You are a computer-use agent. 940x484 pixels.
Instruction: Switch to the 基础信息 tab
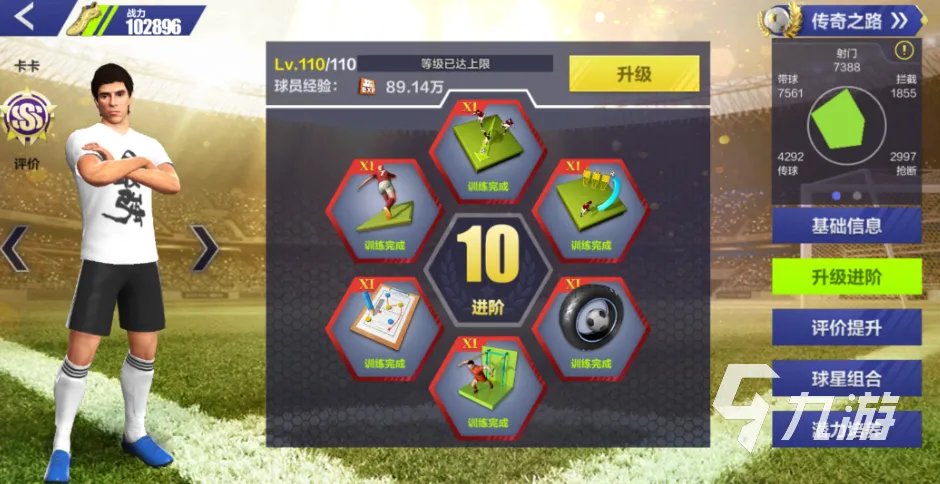point(846,225)
